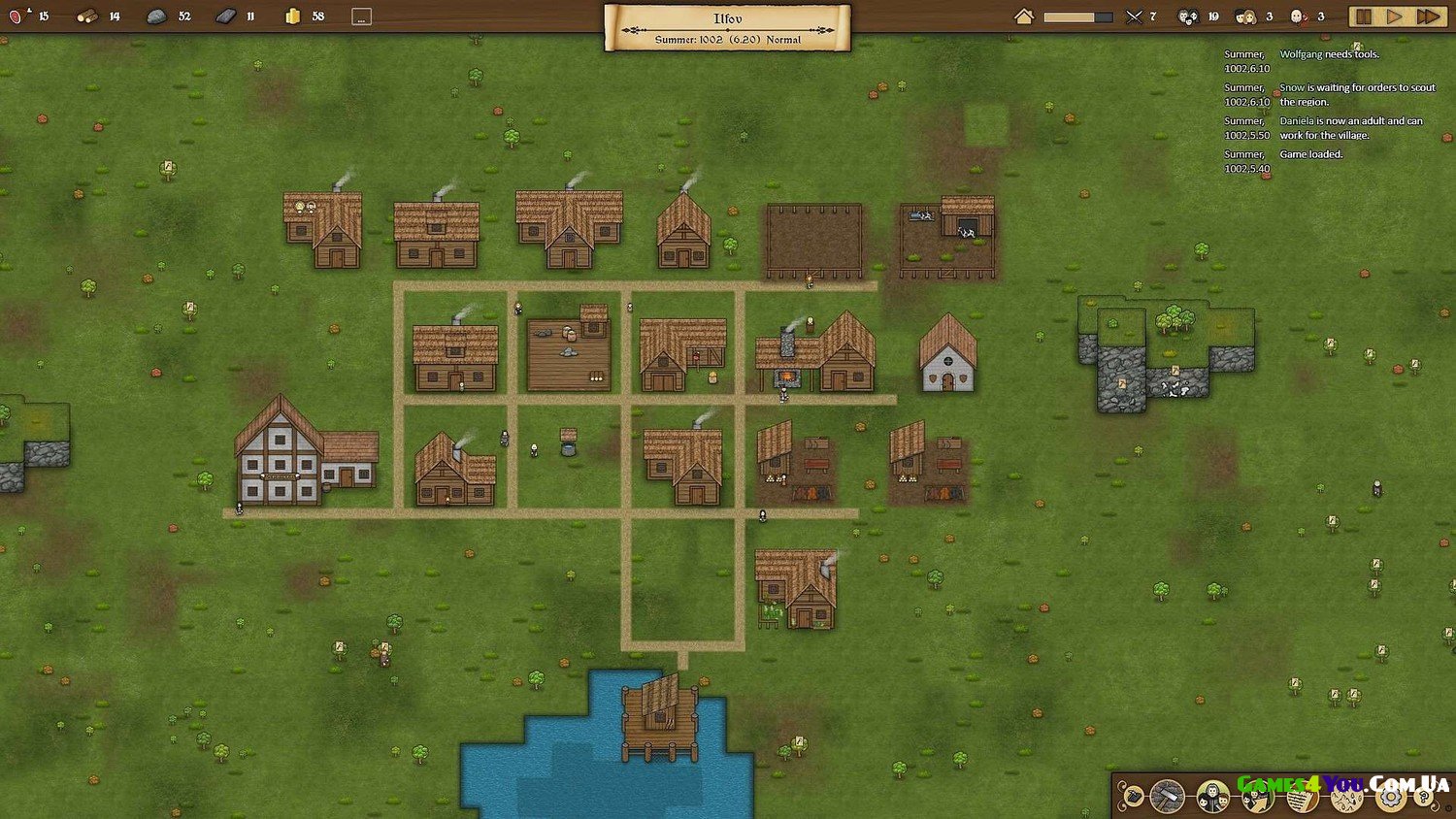Click the Ilfov village name banner
The height and width of the screenshot is (819, 1456).
tap(728, 26)
